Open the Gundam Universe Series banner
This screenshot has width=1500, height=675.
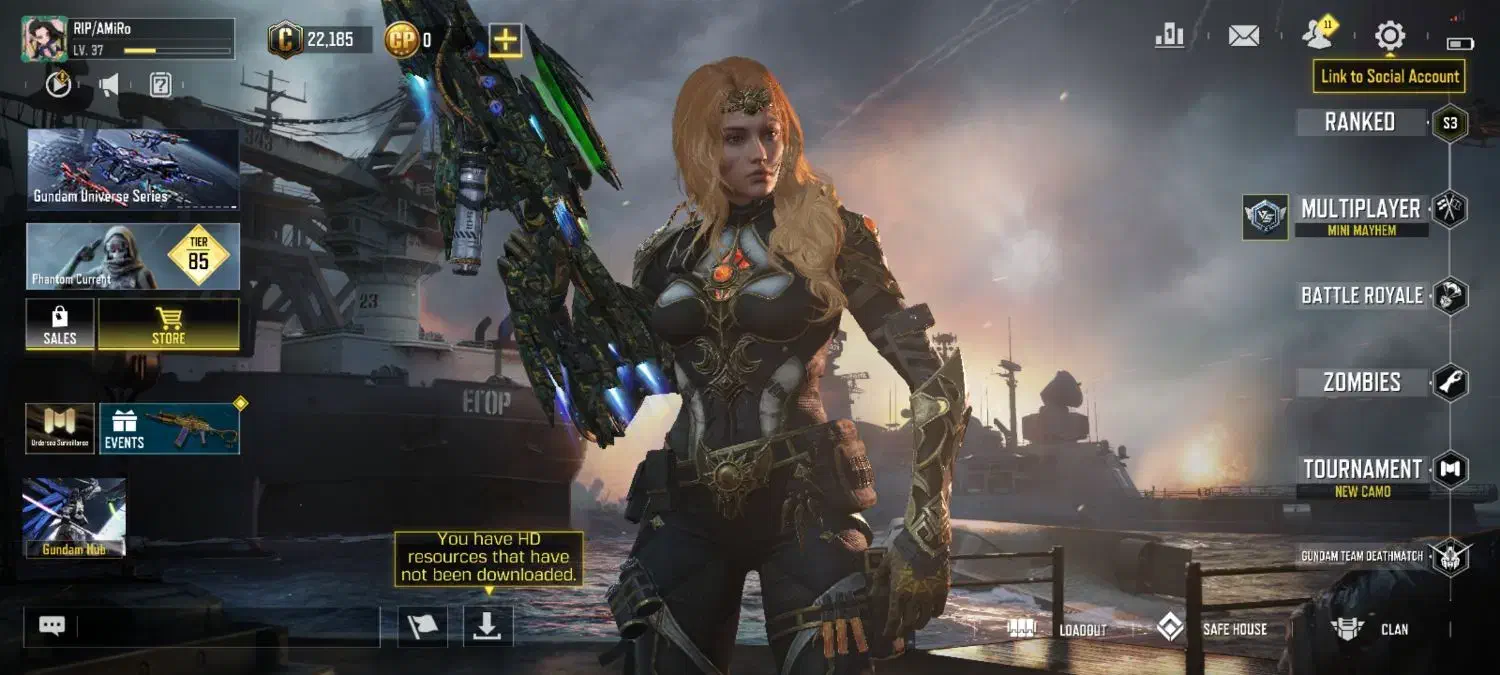point(133,168)
